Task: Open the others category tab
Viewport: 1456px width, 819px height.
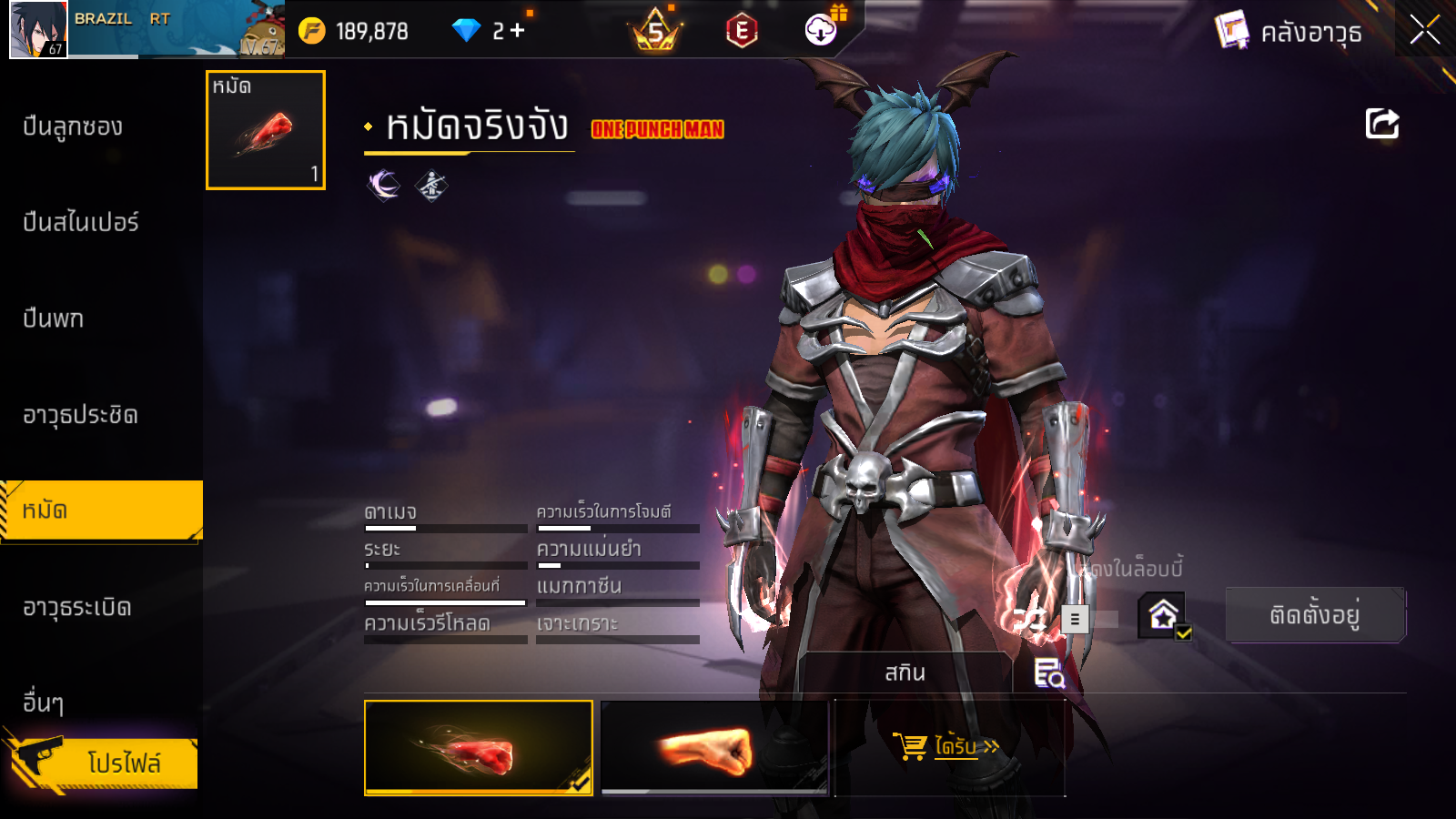Action: pyautogui.click(x=43, y=703)
